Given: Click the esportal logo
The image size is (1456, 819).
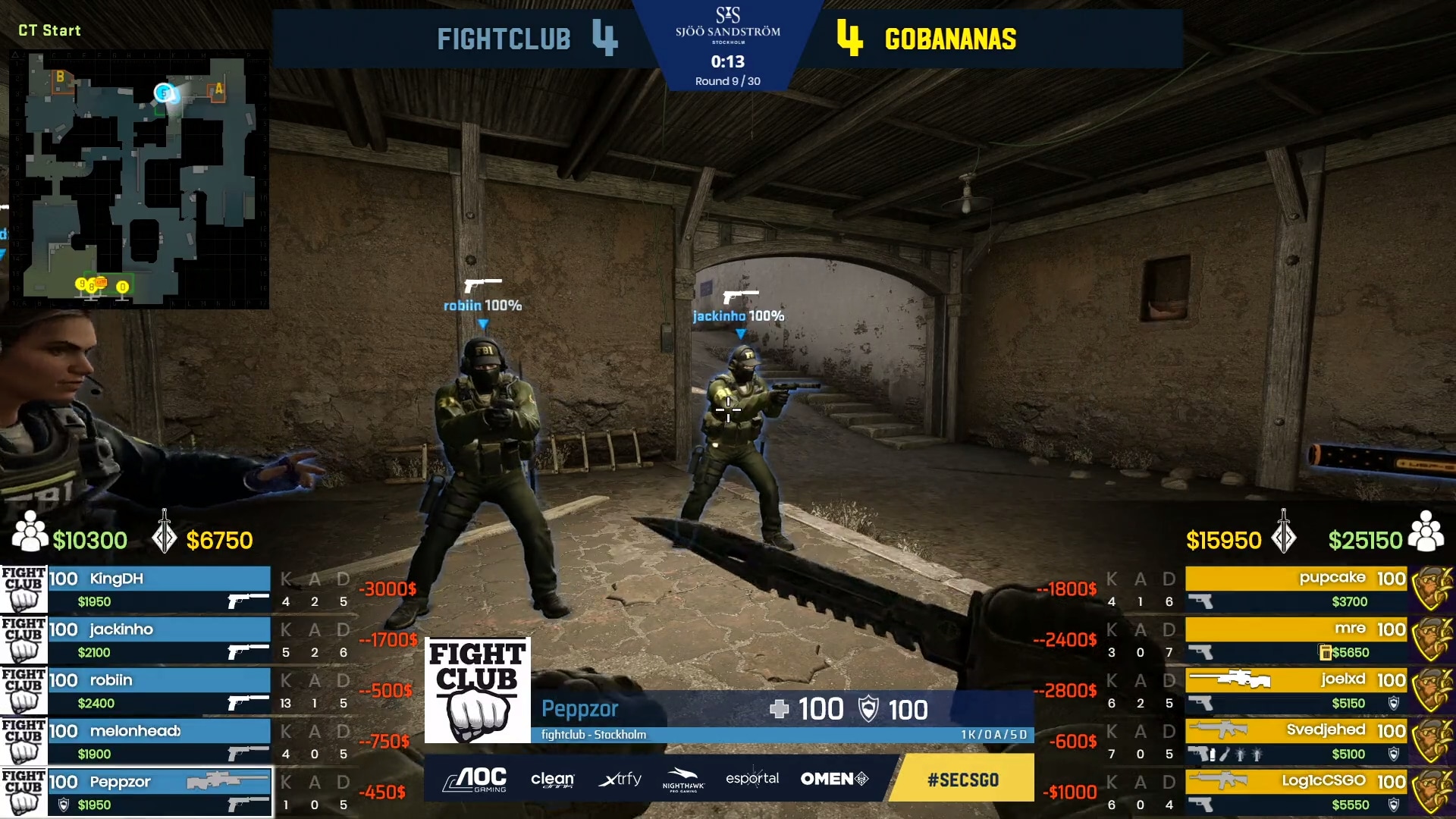Looking at the screenshot, I should (x=752, y=778).
